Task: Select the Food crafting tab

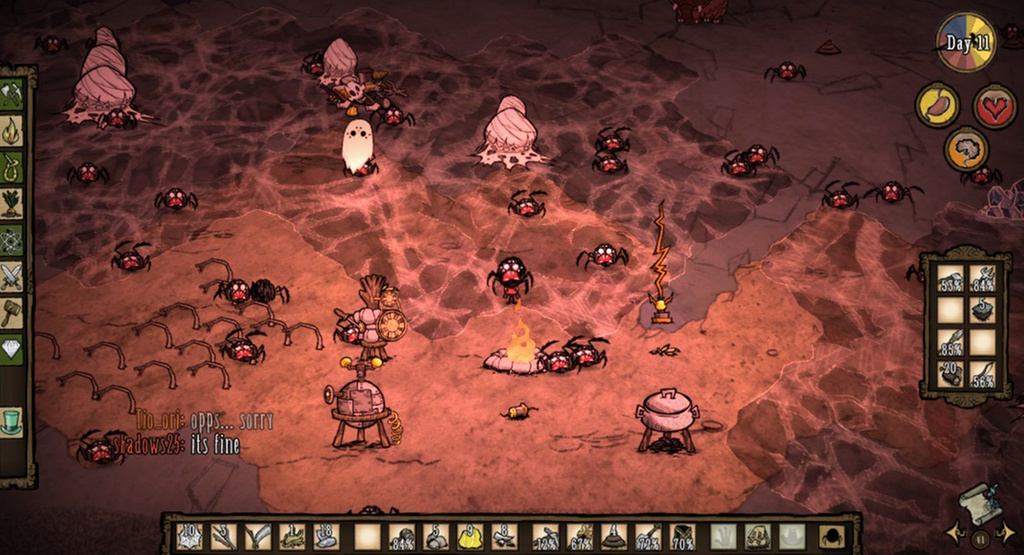Action: (12, 203)
